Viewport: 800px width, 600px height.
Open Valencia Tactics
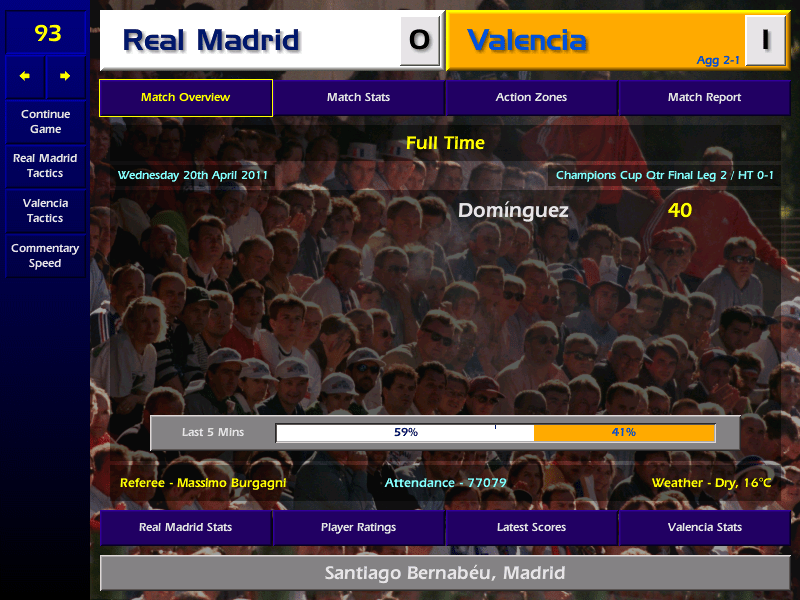[x=45, y=210]
